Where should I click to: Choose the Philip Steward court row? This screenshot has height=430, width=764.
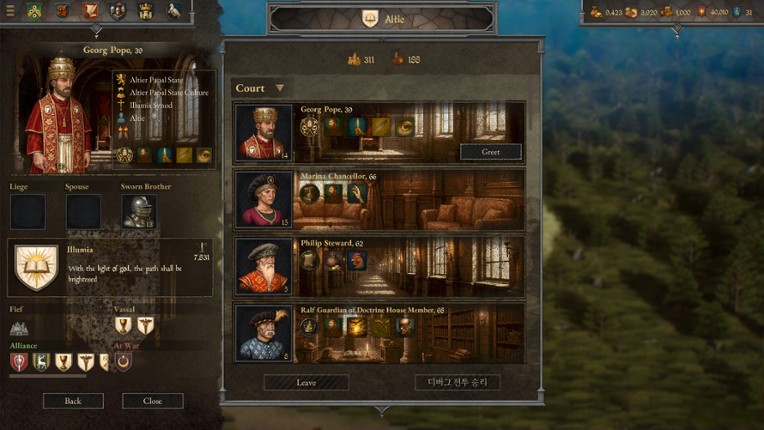(x=378, y=265)
